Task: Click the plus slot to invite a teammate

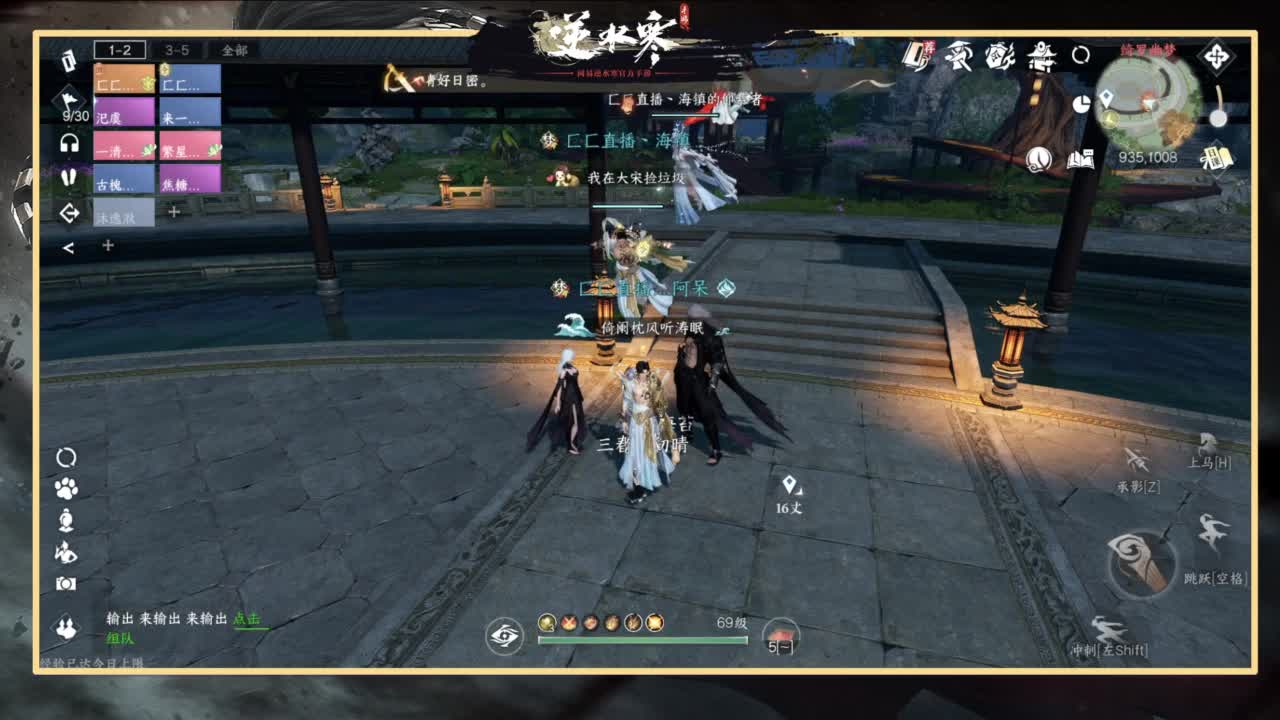Action: point(175,211)
